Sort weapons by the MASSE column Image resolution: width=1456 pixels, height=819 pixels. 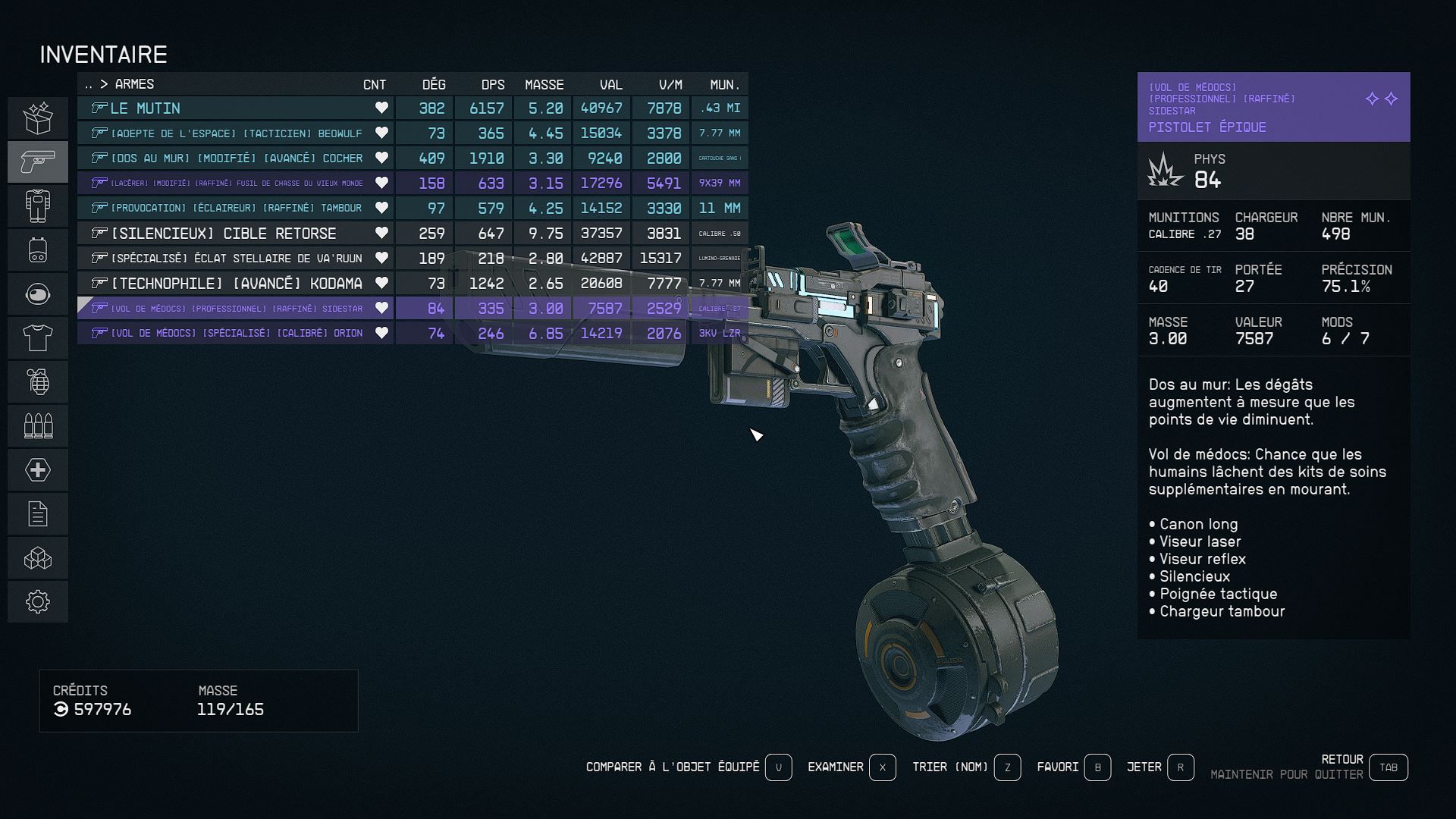(544, 84)
